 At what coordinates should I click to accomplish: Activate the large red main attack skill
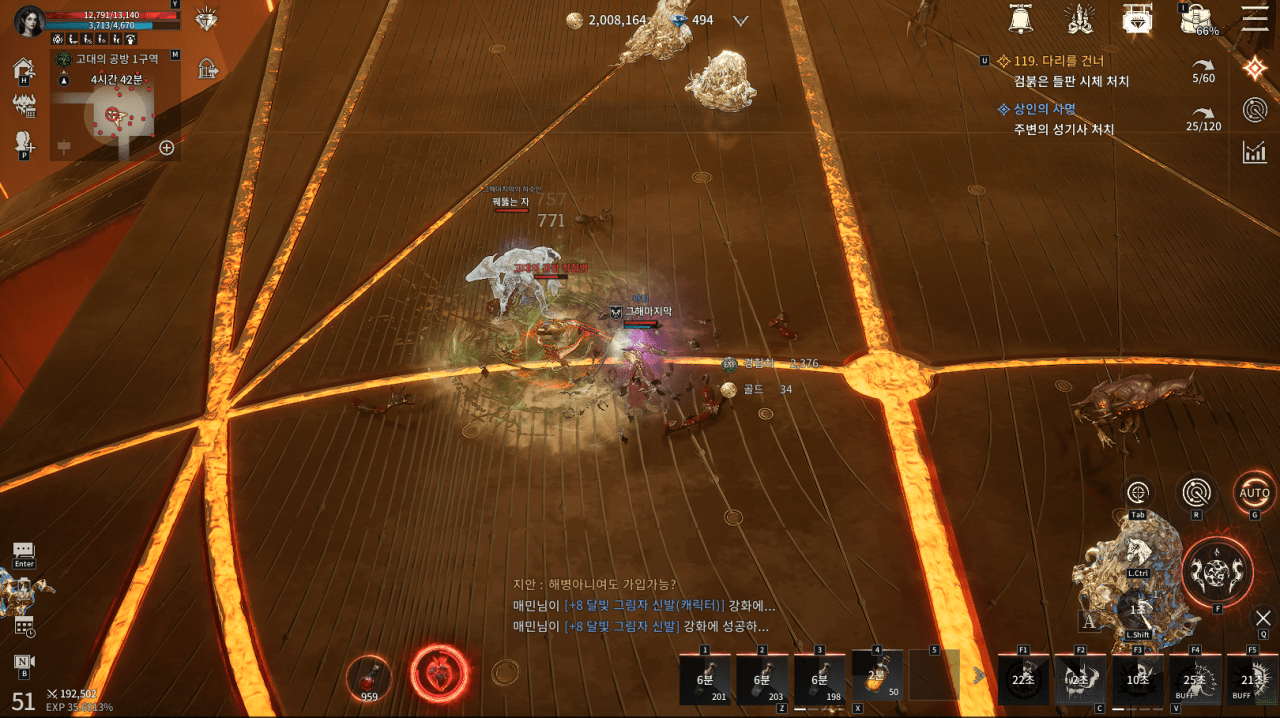point(1217,573)
